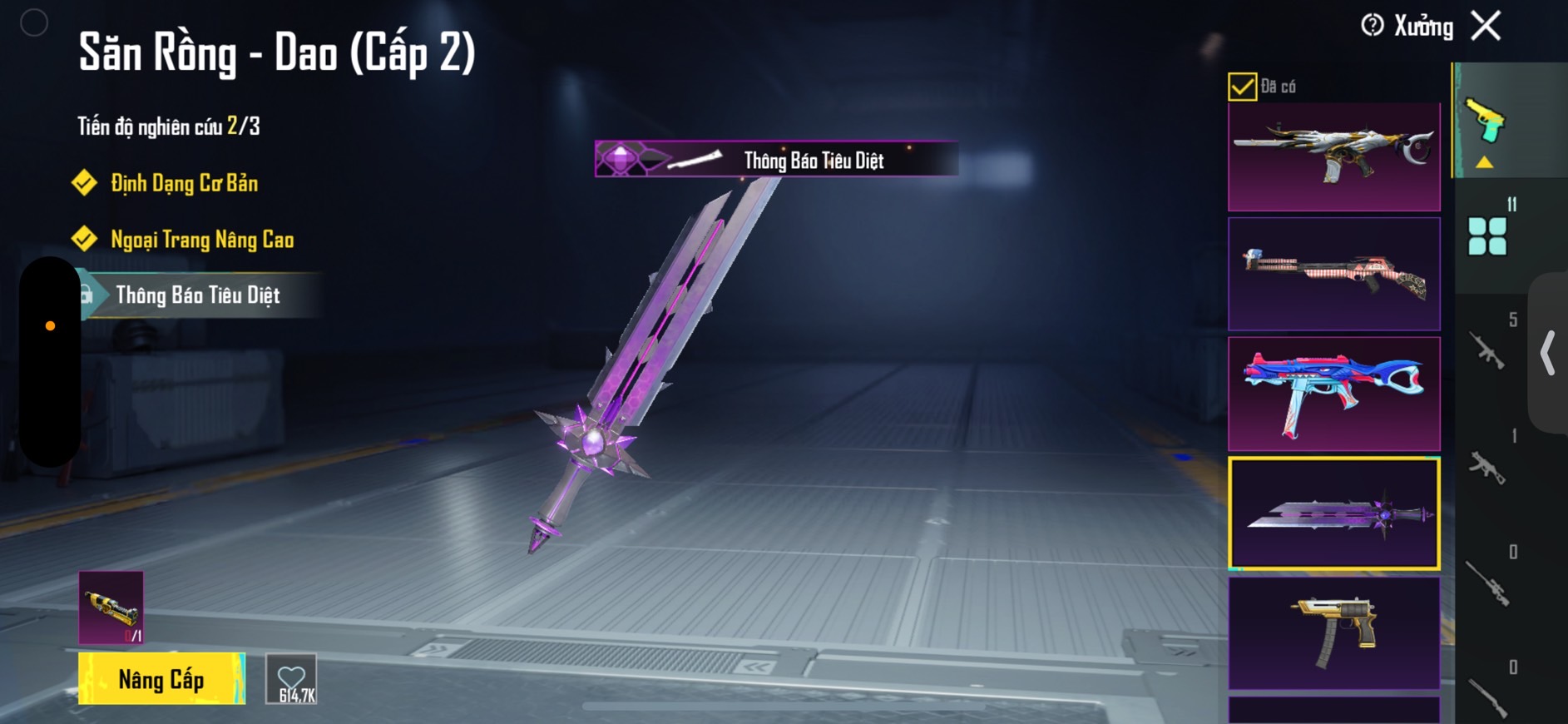Open the Xưởng help info
The image size is (1568, 724).
(x=1373, y=26)
